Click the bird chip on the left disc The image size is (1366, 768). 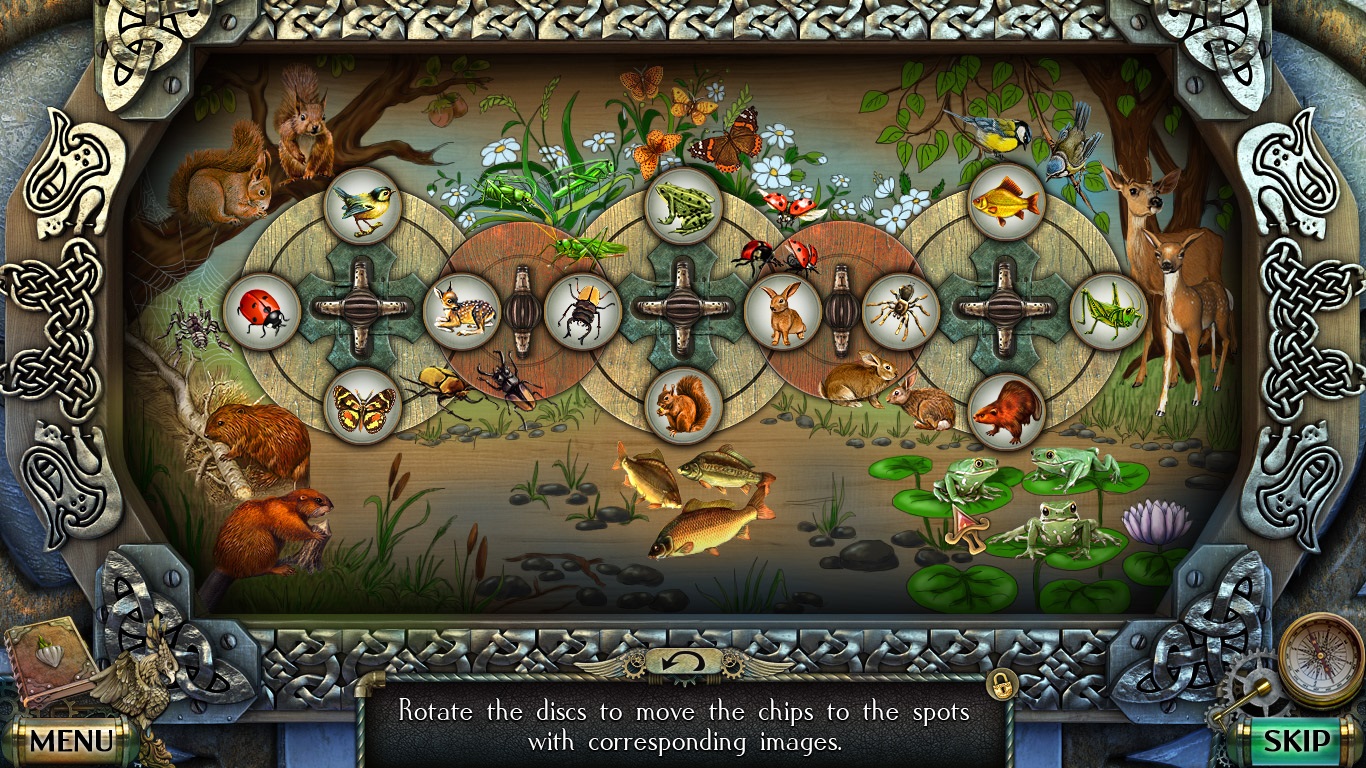pyautogui.click(x=363, y=205)
